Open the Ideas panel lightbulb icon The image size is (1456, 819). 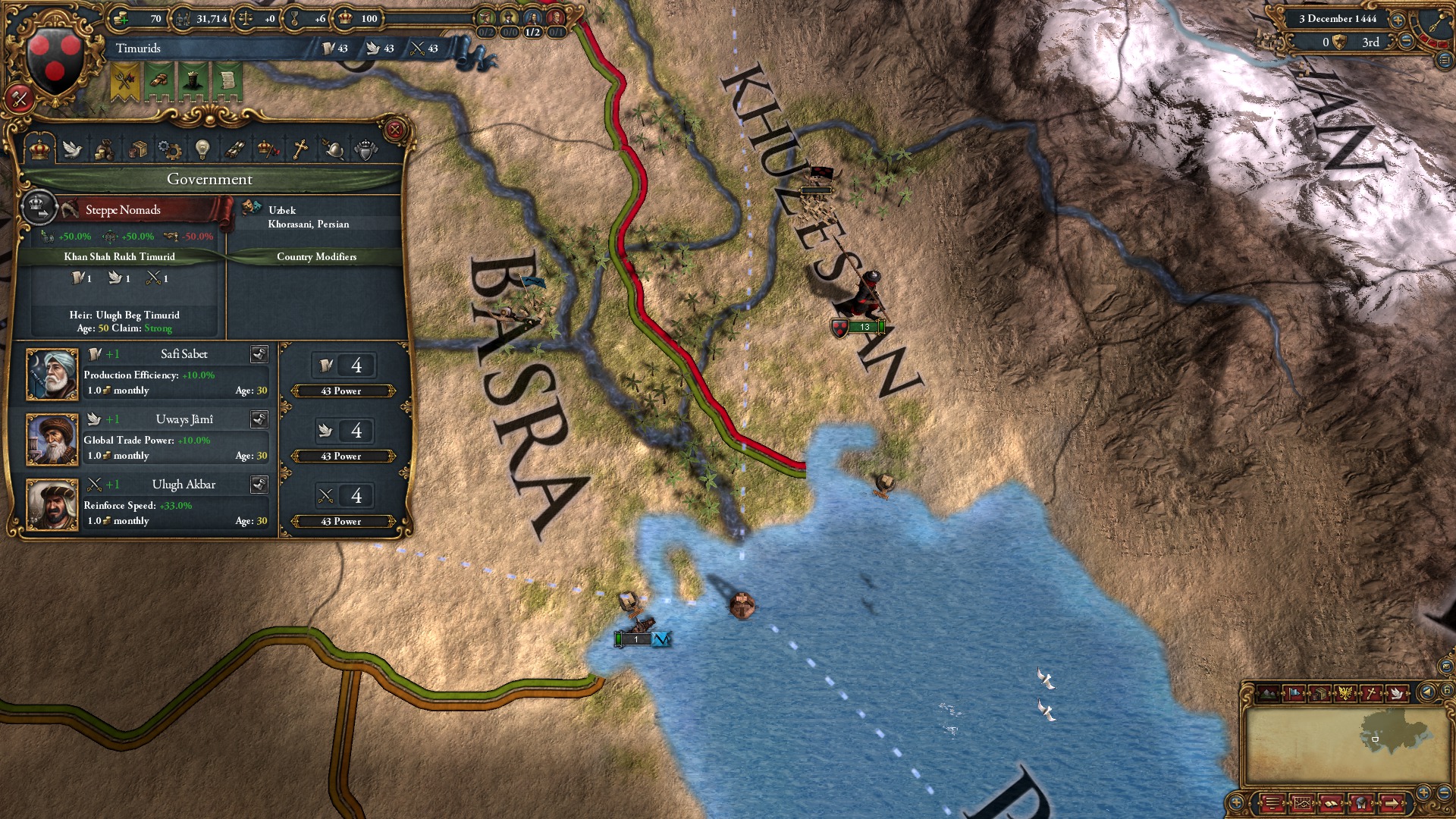(202, 149)
